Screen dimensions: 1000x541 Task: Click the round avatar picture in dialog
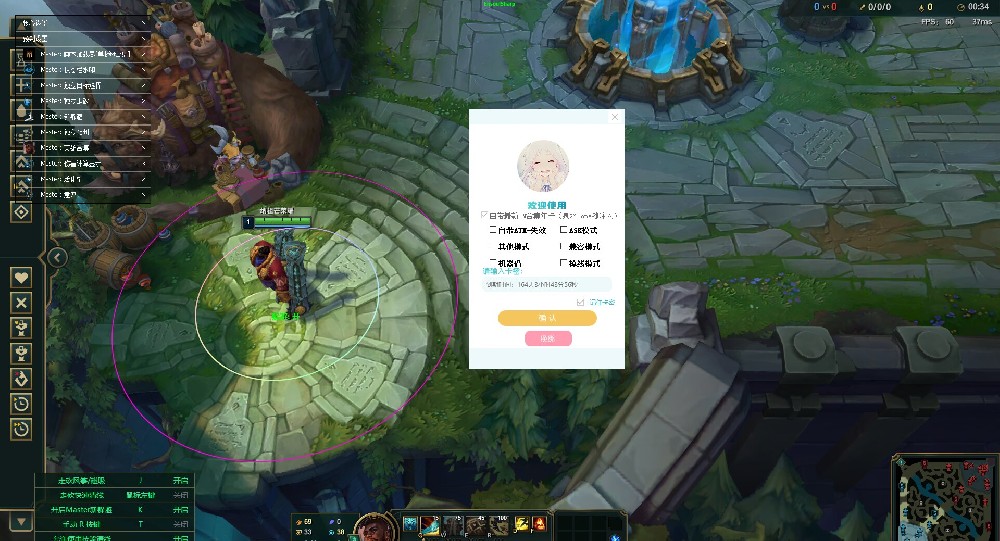(x=542, y=165)
